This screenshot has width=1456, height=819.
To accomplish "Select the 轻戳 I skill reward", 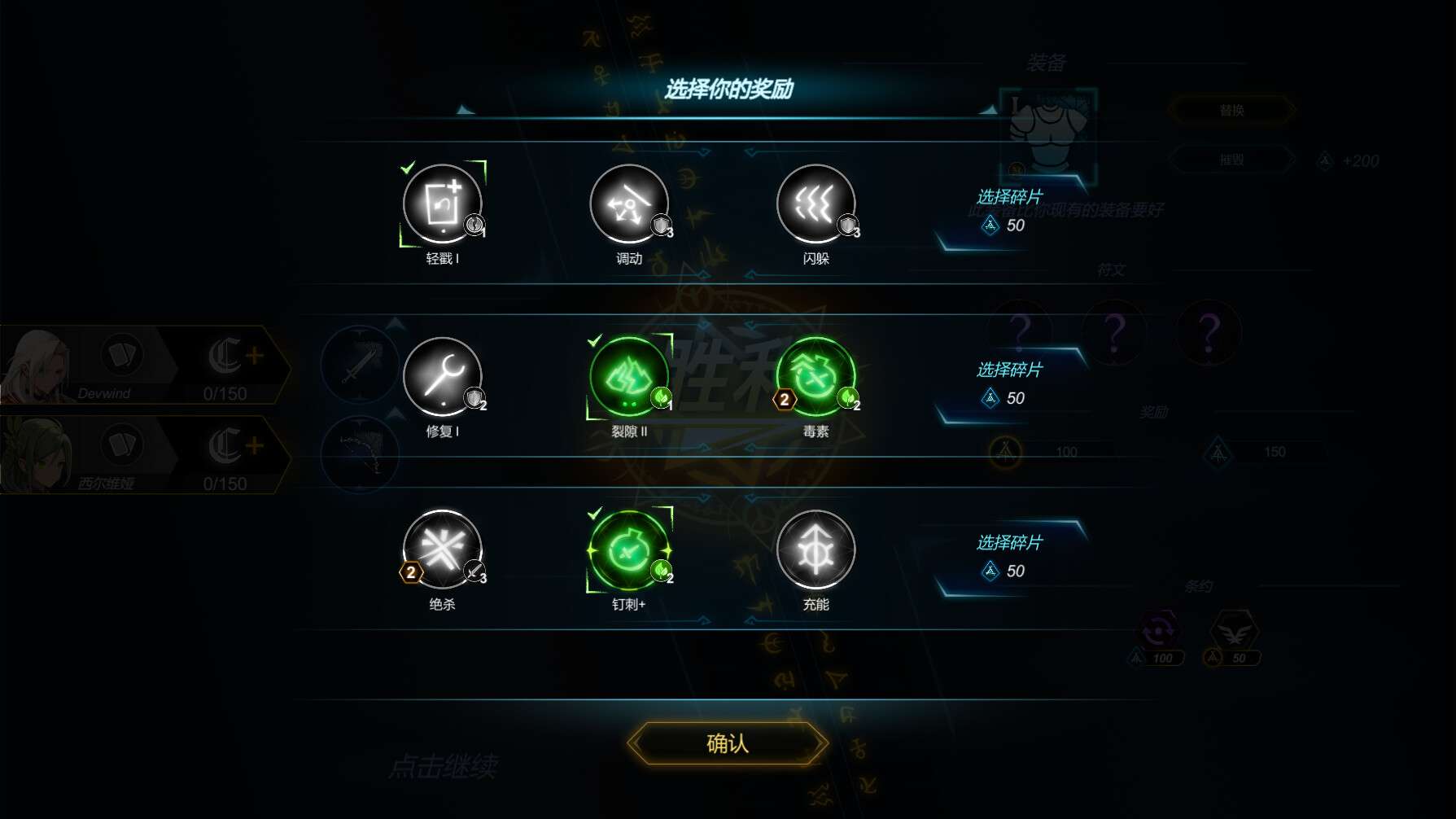I will [x=442, y=204].
